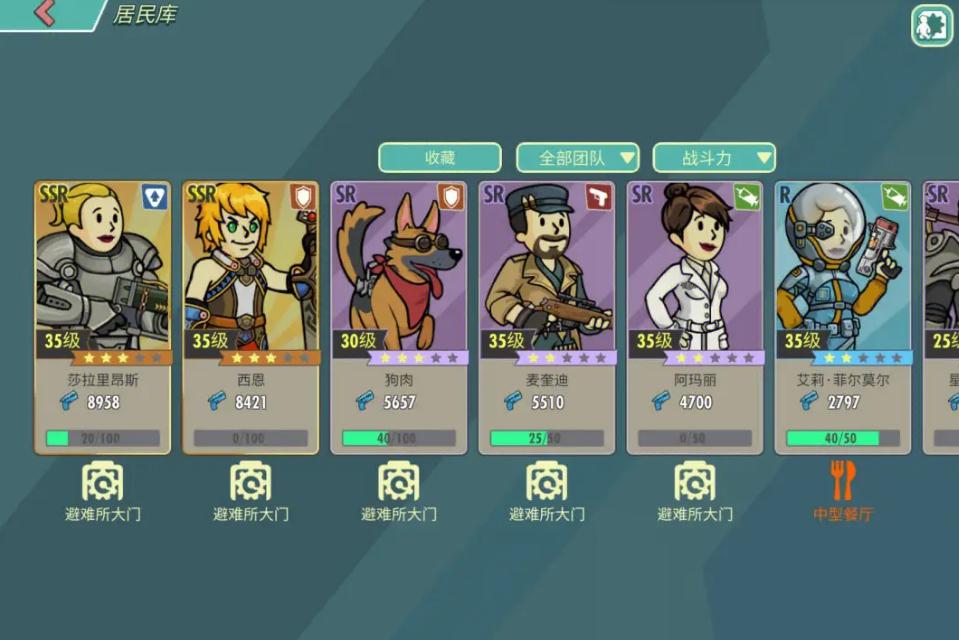Go back using the red arrow button
This screenshot has width=959, height=640.
45,14
